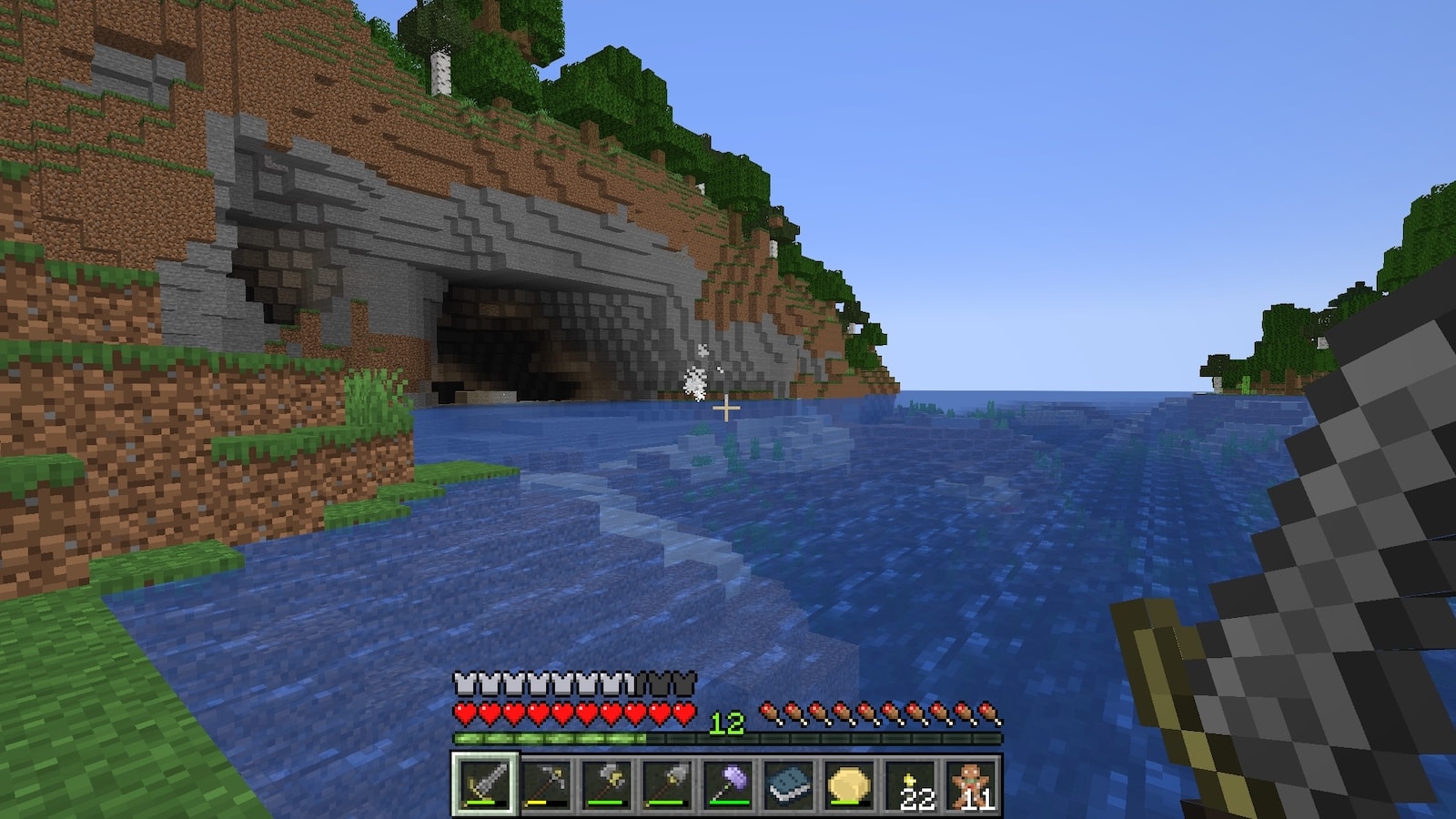The height and width of the screenshot is (819, 1456).
Task: Select the sword in the hotbar
Action: point(484,783)
